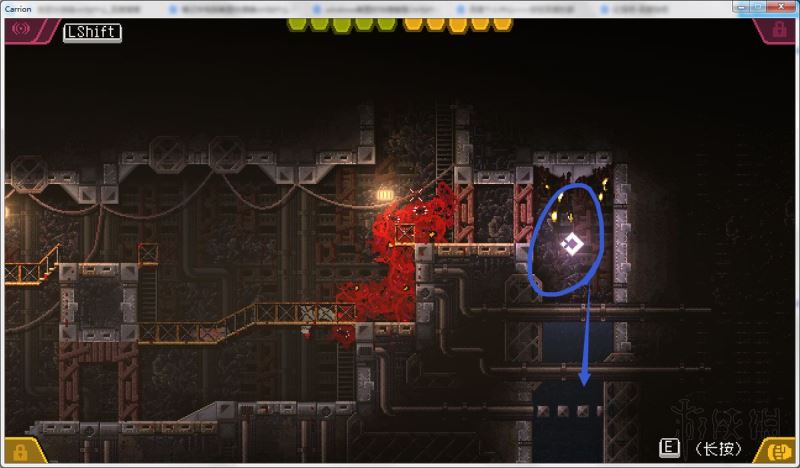Activate the pink echolocation ability icon

pos(20,30)
